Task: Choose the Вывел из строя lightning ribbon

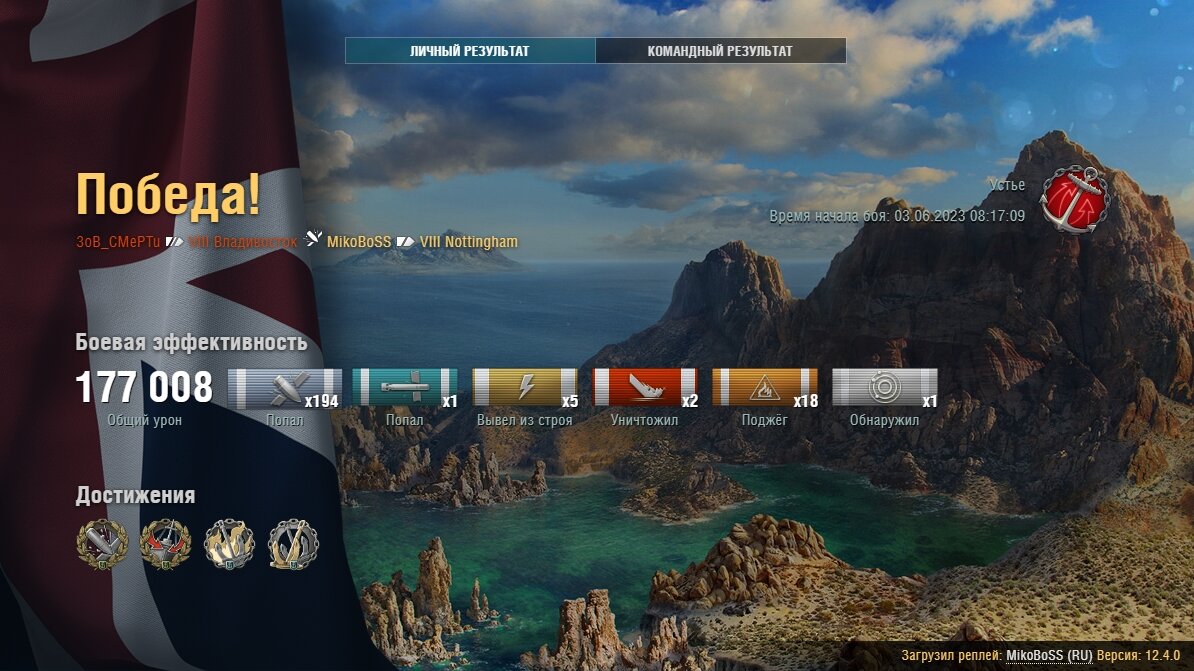Action: [525, 387]
